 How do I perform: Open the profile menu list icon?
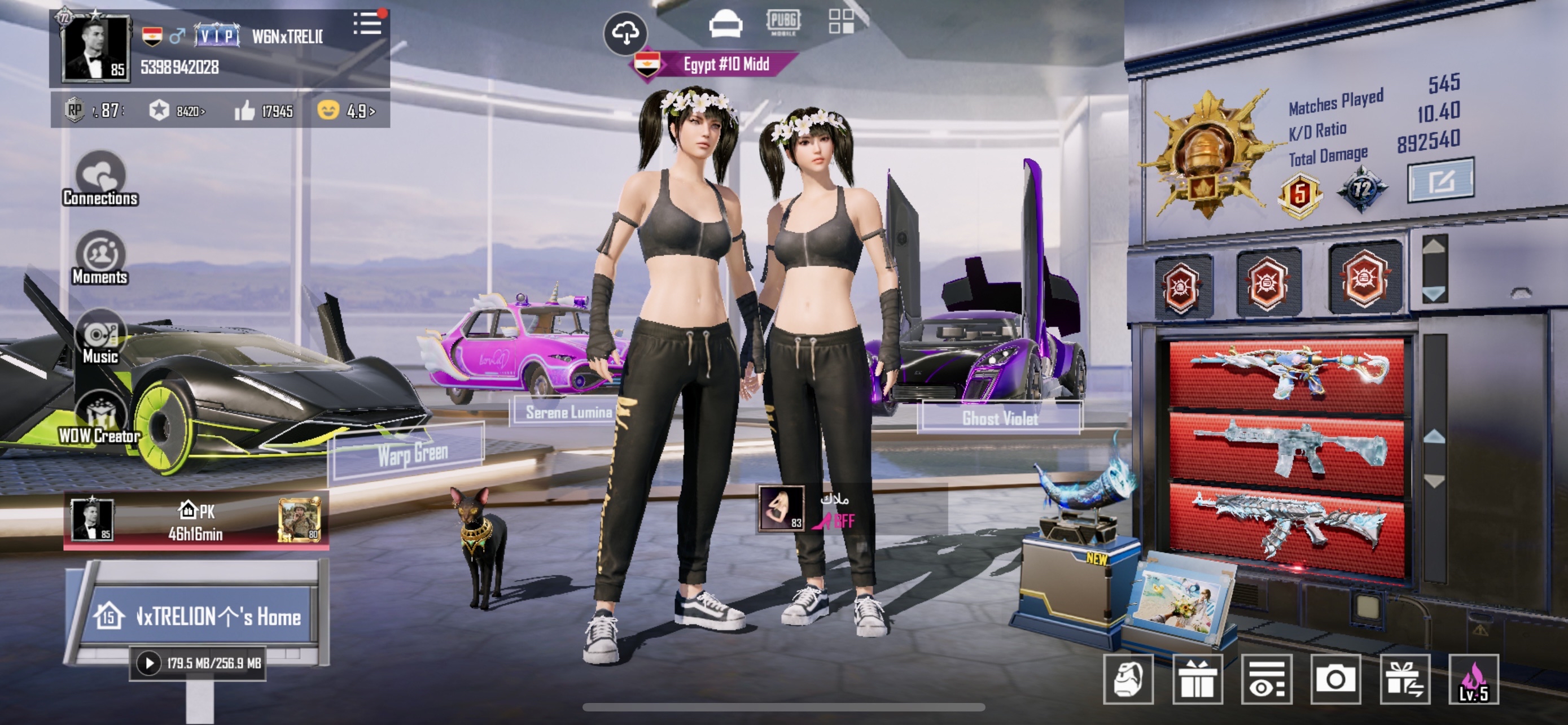click(x=367, y=24)
